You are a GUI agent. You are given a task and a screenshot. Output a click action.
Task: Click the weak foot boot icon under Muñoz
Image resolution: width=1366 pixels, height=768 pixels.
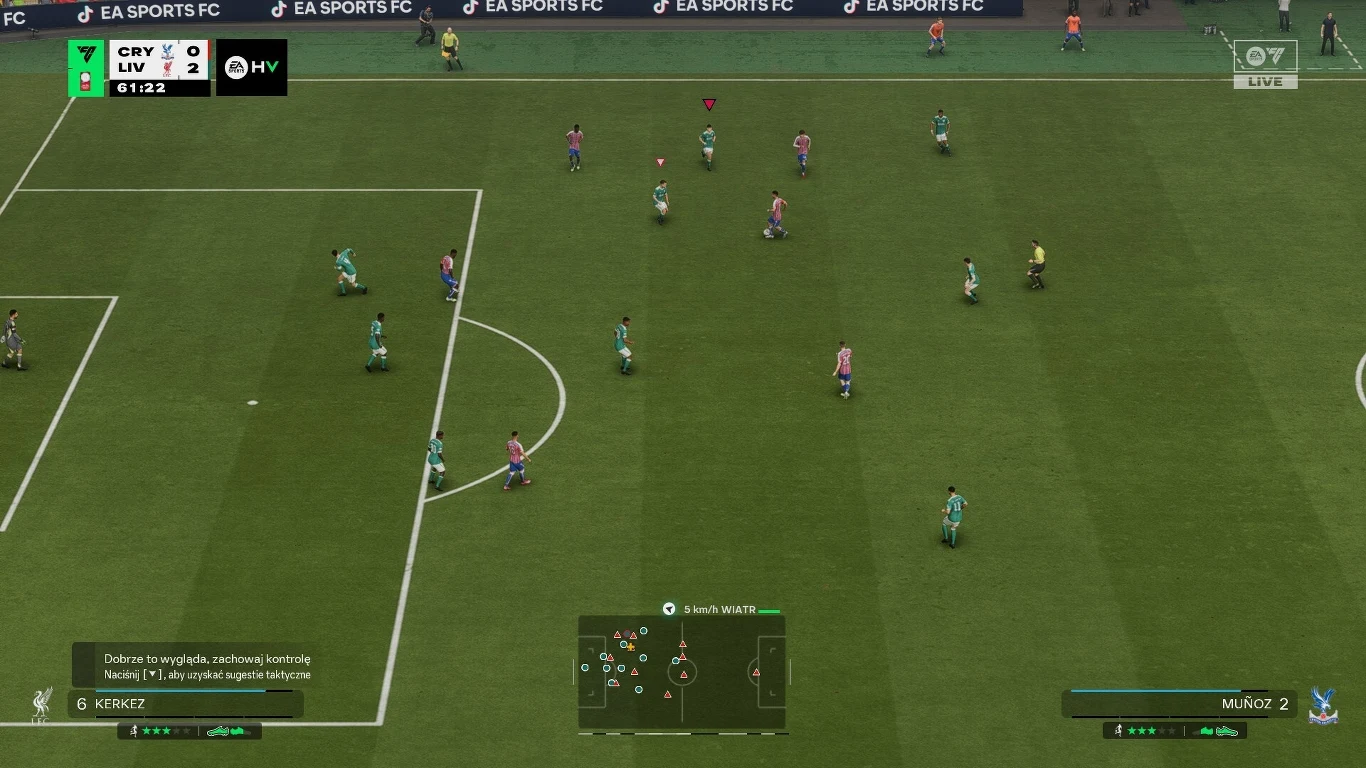[x=1206, y=731]
